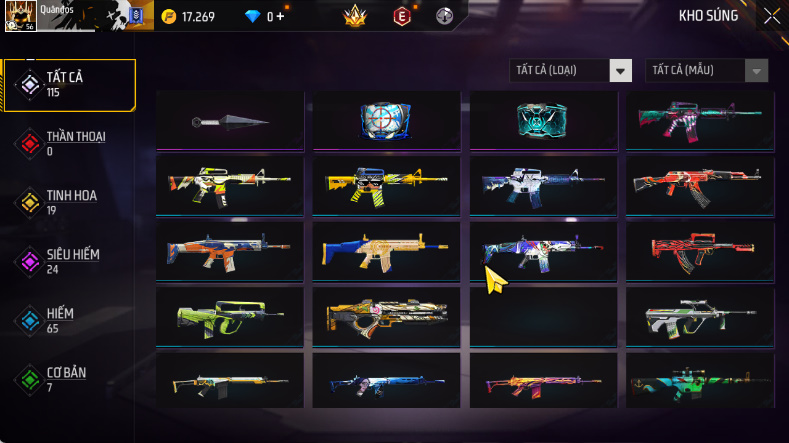
Task: Open the Tất Cả (Mẫu) model dropdown
Action: pos(707,71)
